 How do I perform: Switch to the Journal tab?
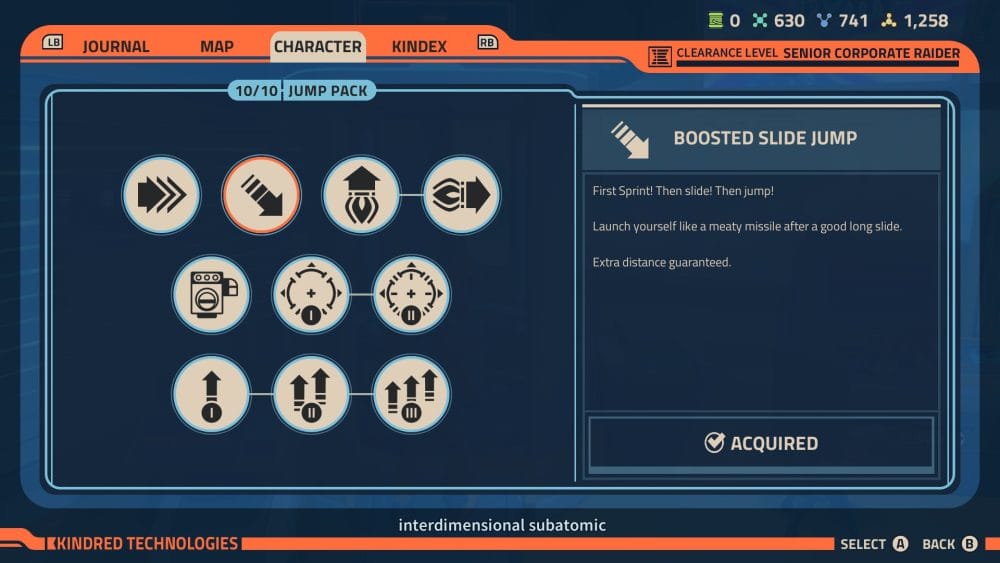pyautogui.click(x=115, y=46)
